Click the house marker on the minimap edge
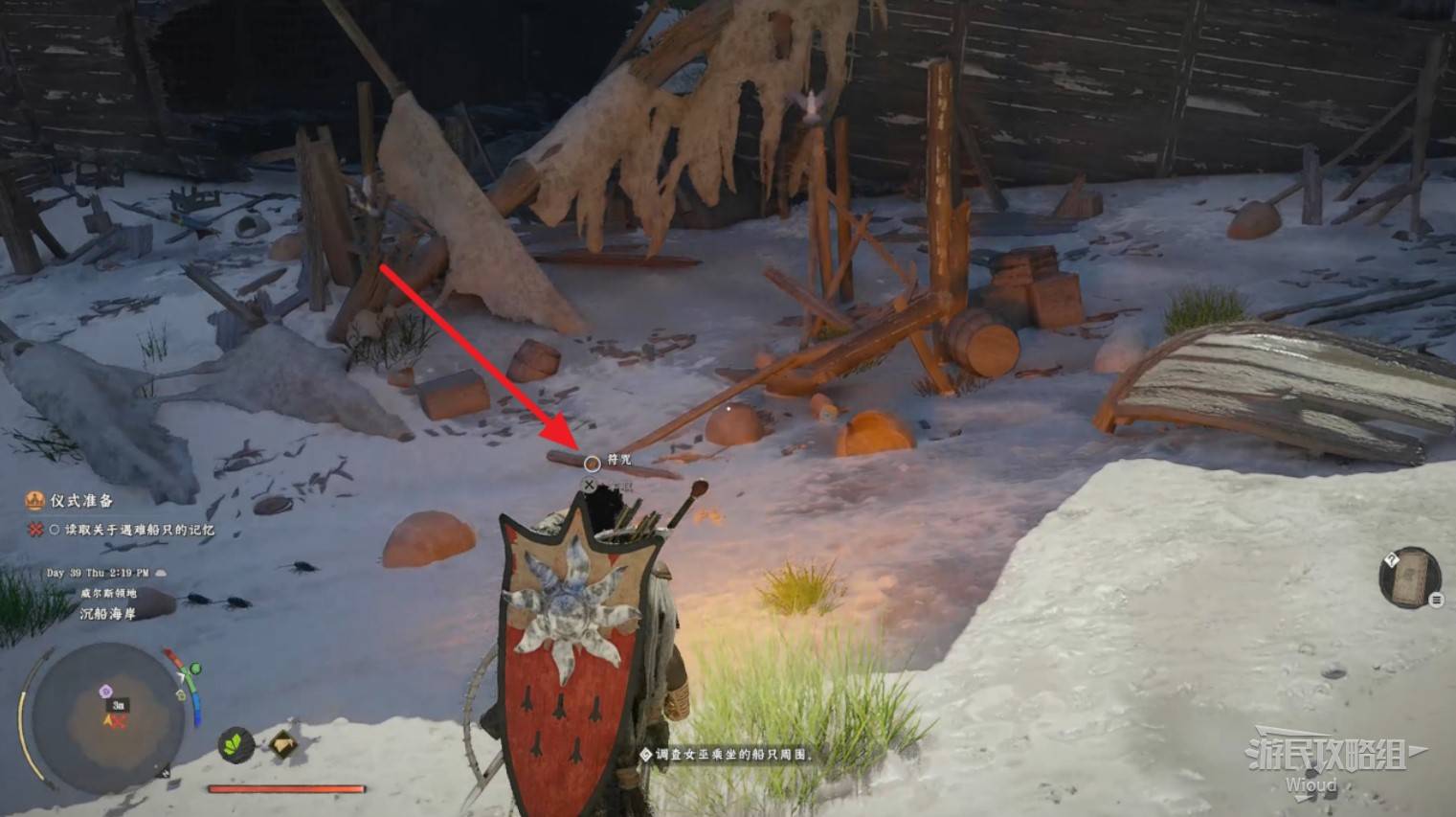 pyautogui.click(x=181, y=694)
